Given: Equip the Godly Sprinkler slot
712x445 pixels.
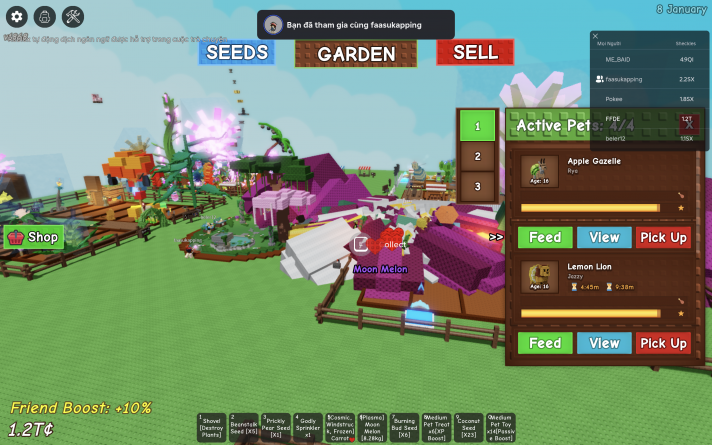Looking at the screenshot, I should point(307,428).
